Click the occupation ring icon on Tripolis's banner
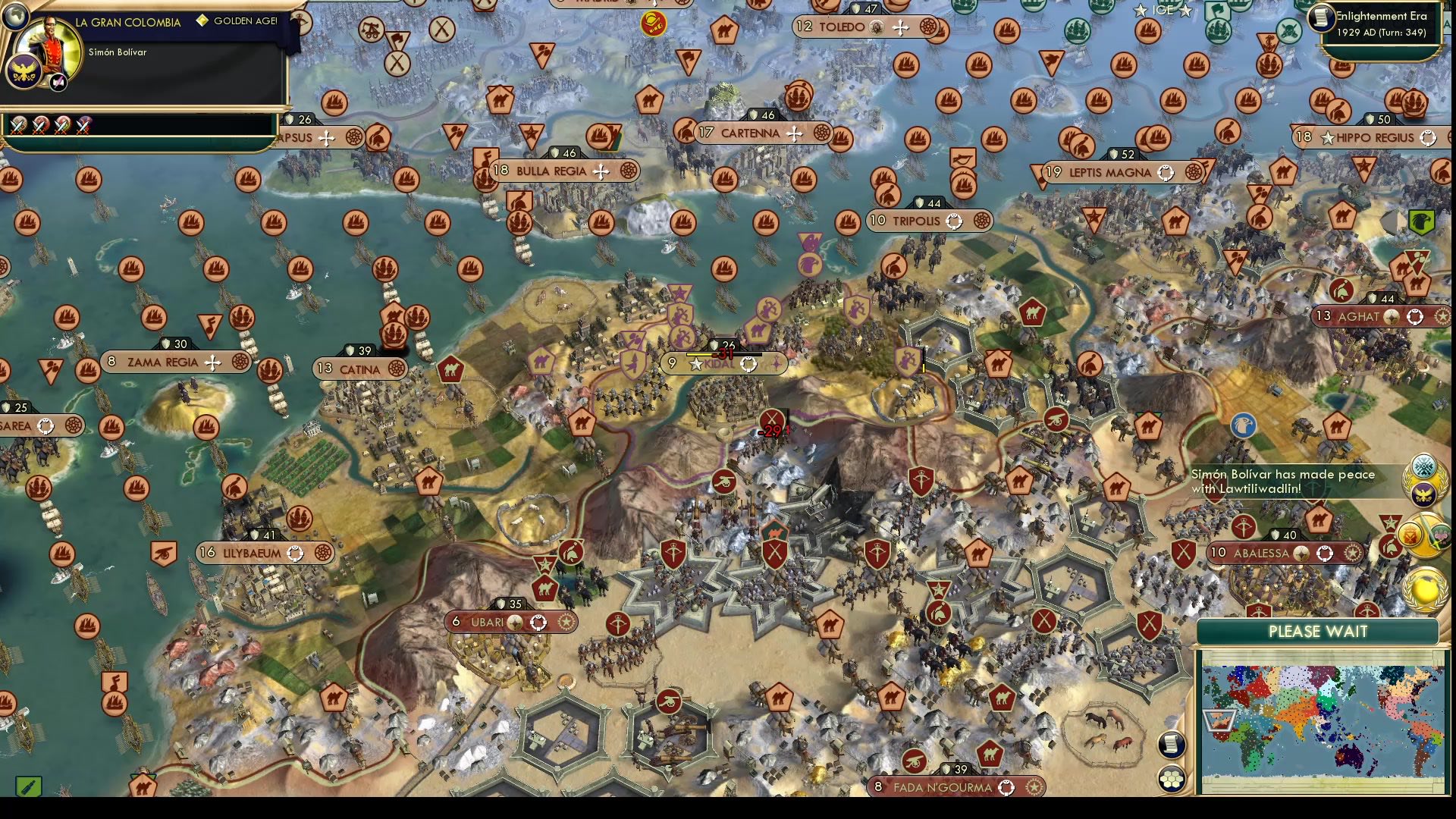The height and width of the screenshot is (819, 1456). [954, 221]
